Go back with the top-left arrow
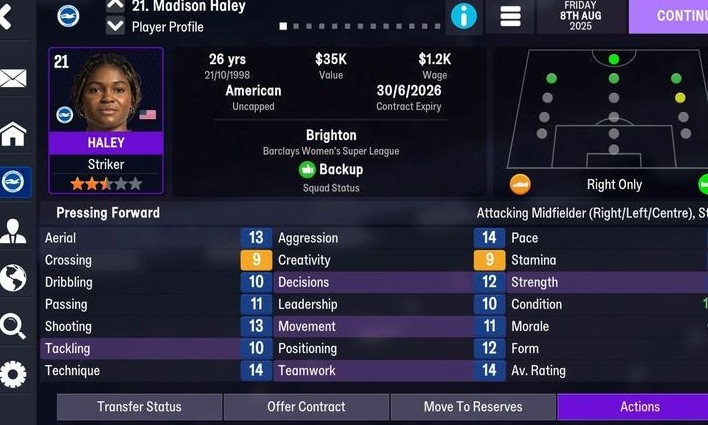 pos(8,16)
